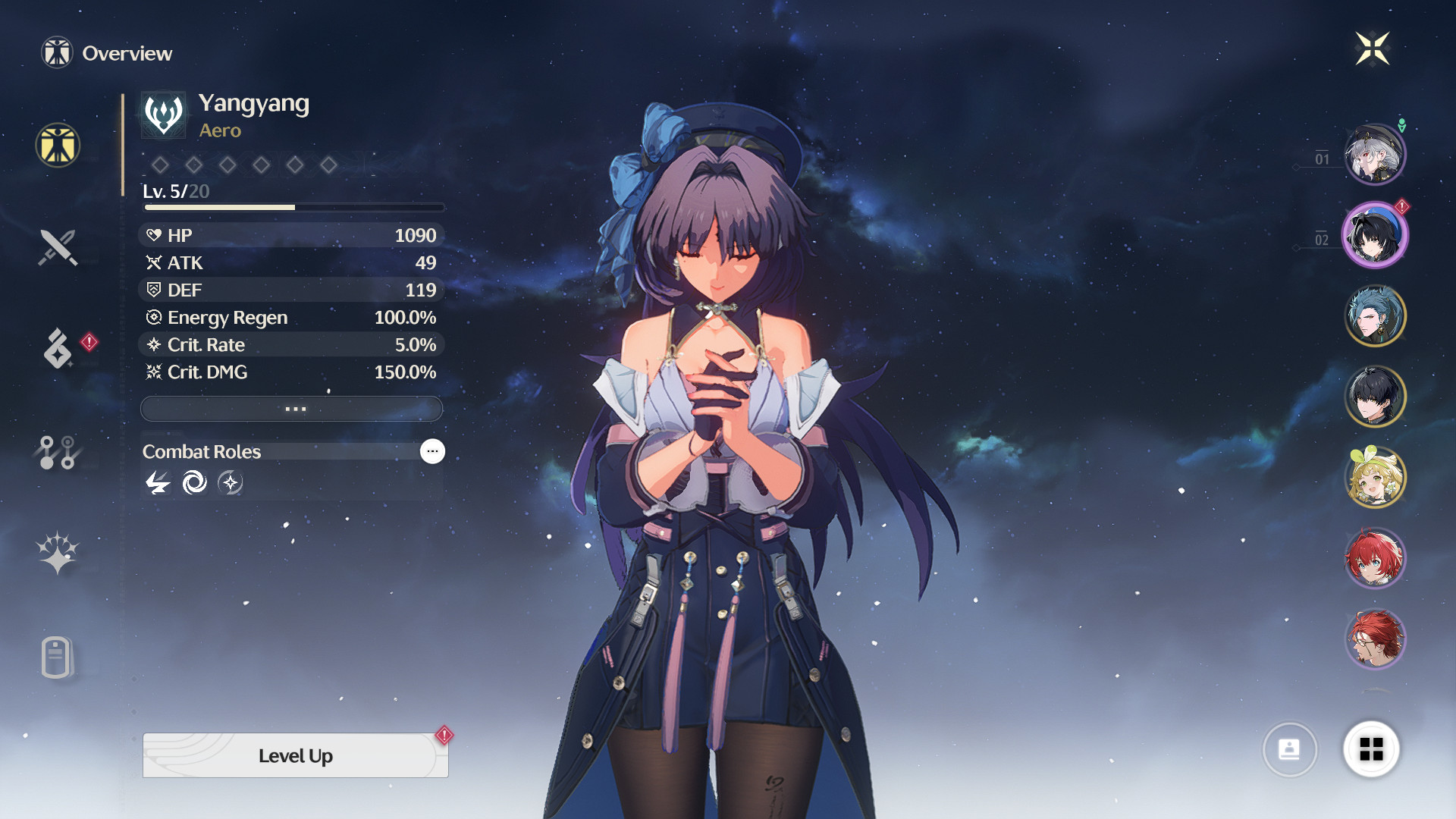Select the vortex Combat Role icon
Screen dimensions: 1456x819
(x=194, y=483)
